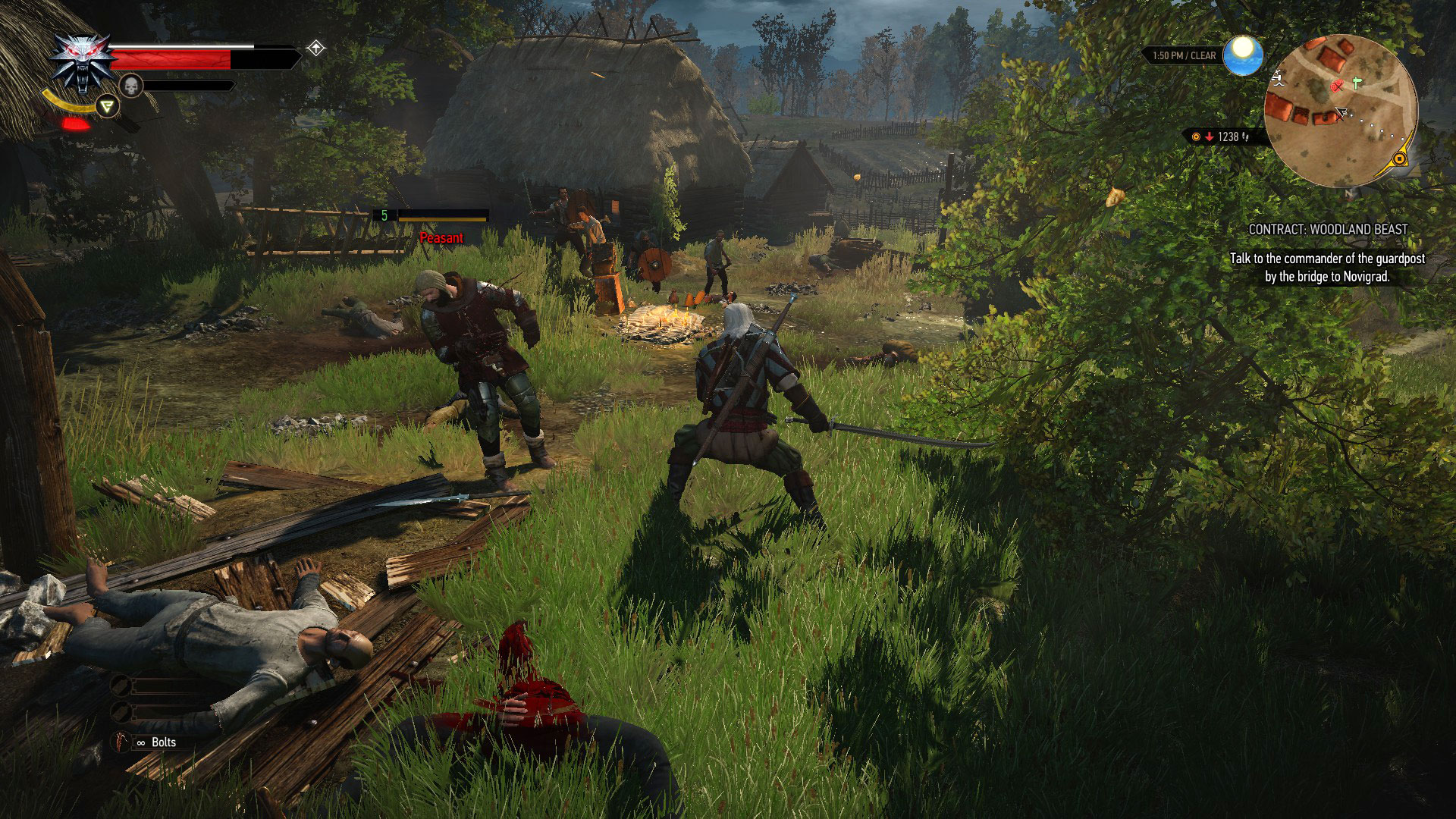
Task: Click the toxicity skull icon
Action: pyautogui.click(x=130, y=87)
